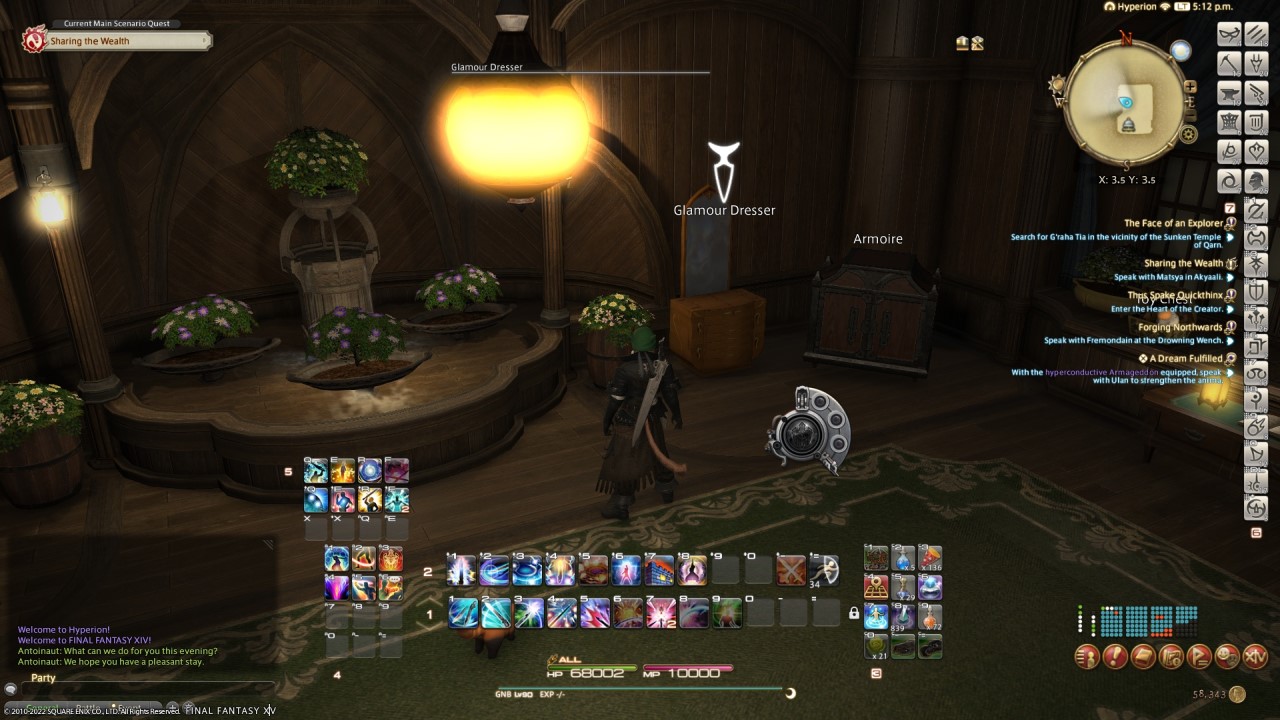Select the Fisher hook gearset icon
This screenshot has width=1280, height=720.
1257,65
